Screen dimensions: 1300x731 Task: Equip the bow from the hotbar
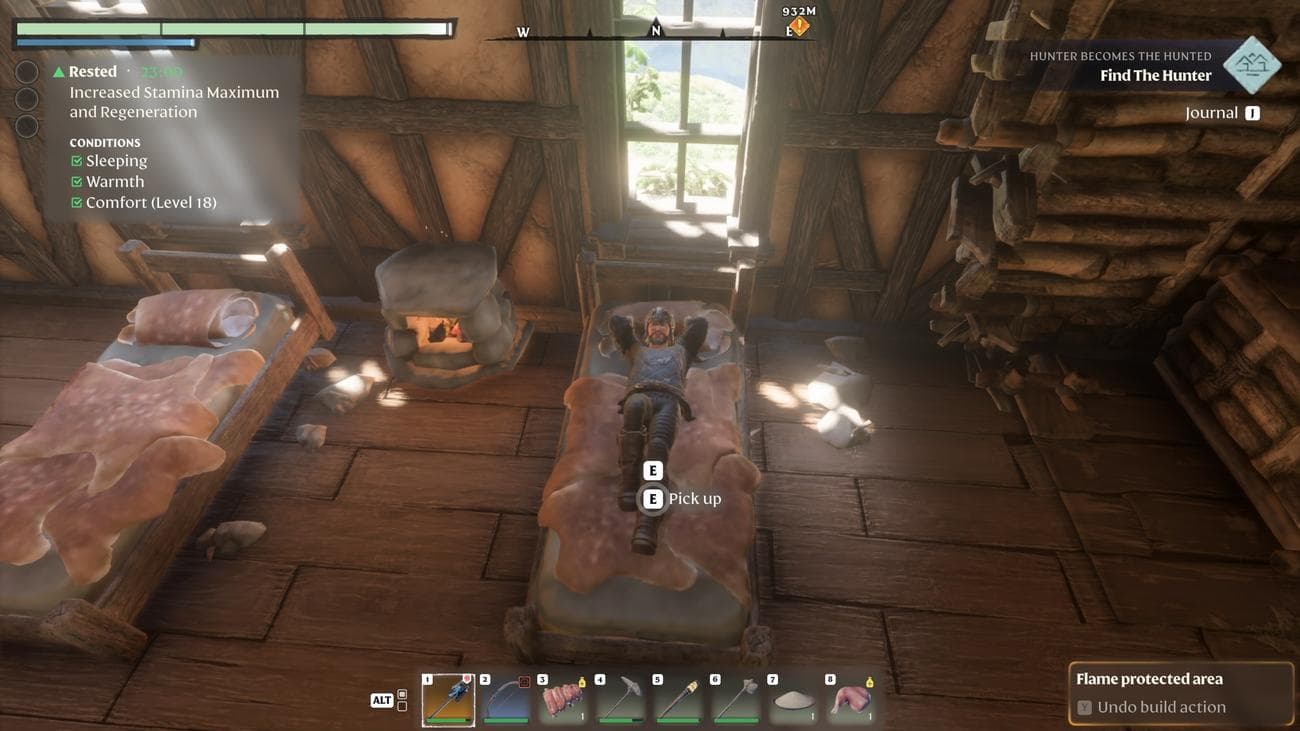pyautogui.click(x=505, y=699)
